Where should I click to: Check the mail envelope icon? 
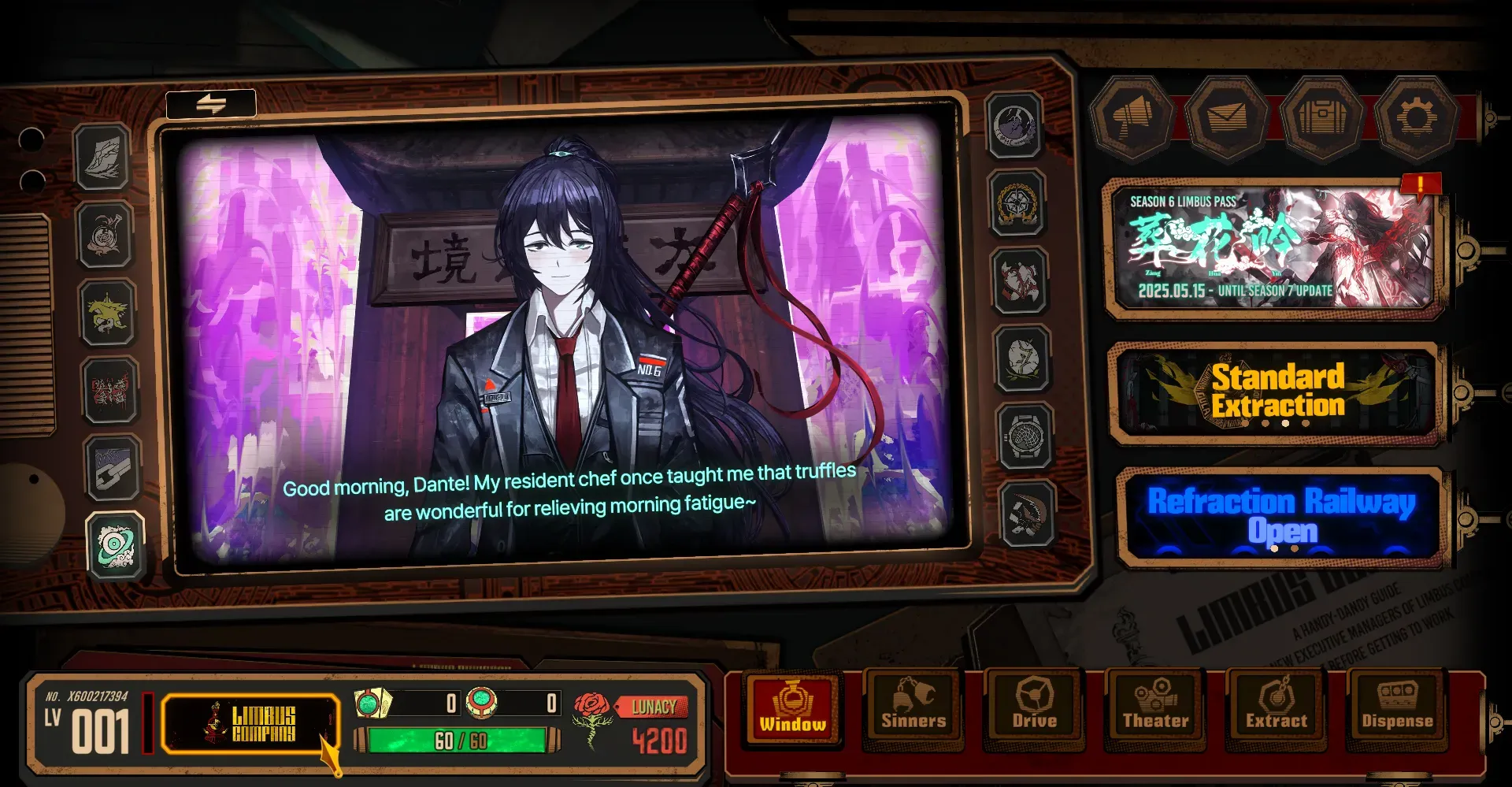tap(1227, 118)
